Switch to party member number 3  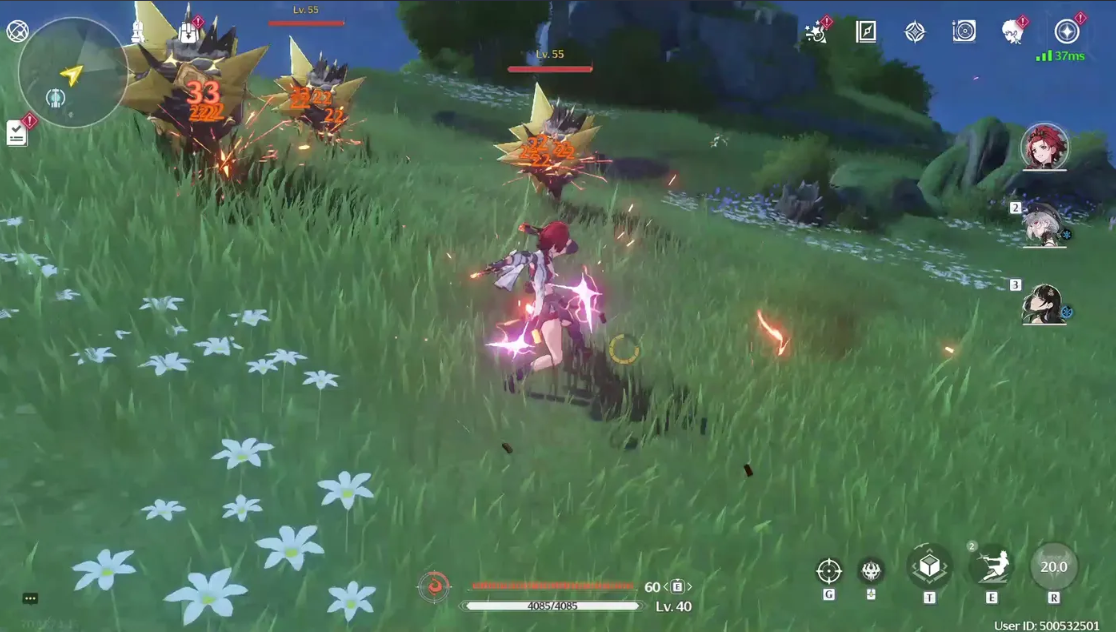point(1044,304)
